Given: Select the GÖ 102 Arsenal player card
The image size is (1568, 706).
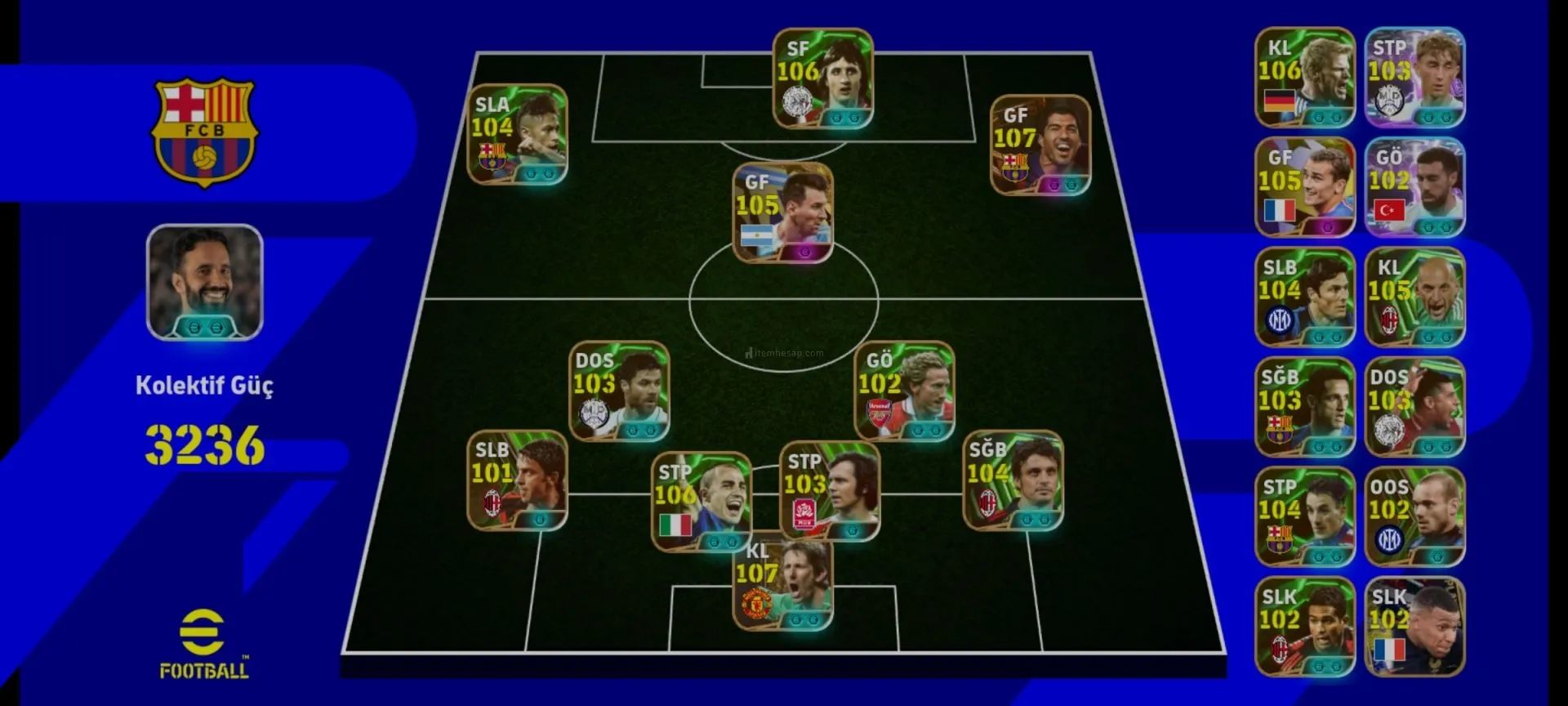Looking at the screenshot, I should (904, 391).
